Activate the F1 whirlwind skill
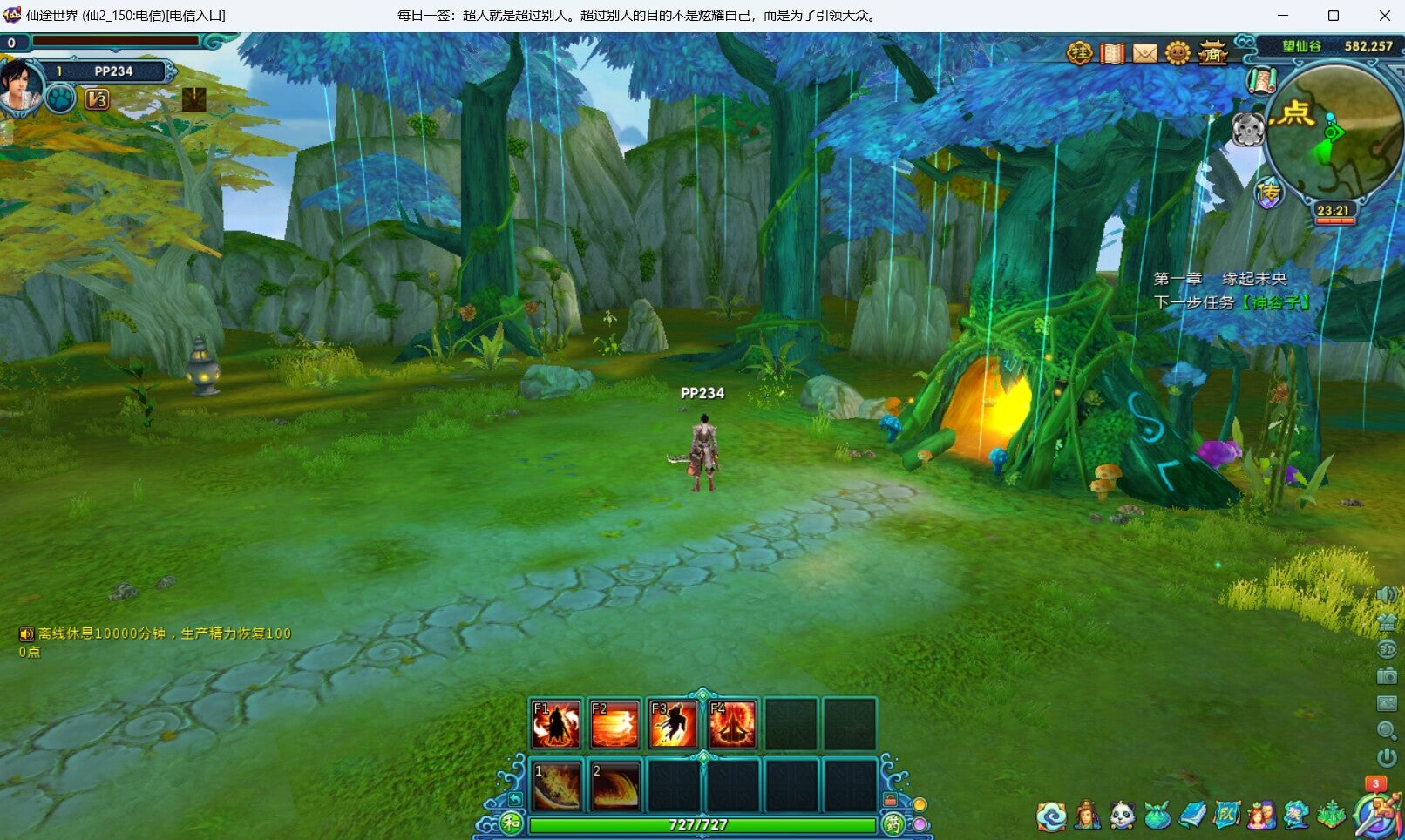 (x=556, y=724)
